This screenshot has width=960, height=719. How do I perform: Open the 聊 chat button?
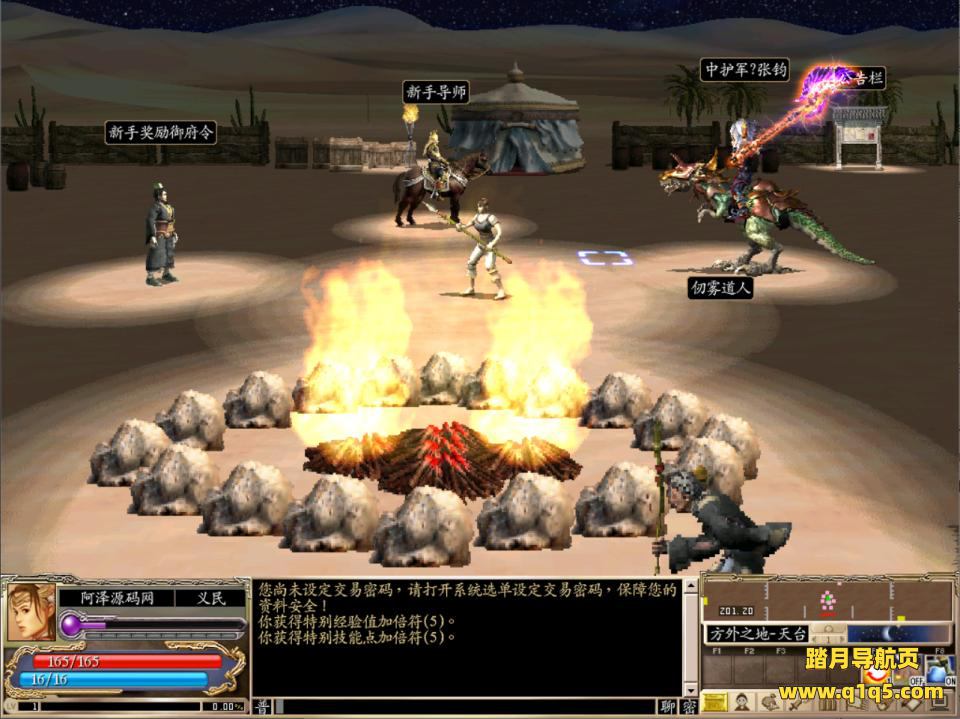(667, 707)
